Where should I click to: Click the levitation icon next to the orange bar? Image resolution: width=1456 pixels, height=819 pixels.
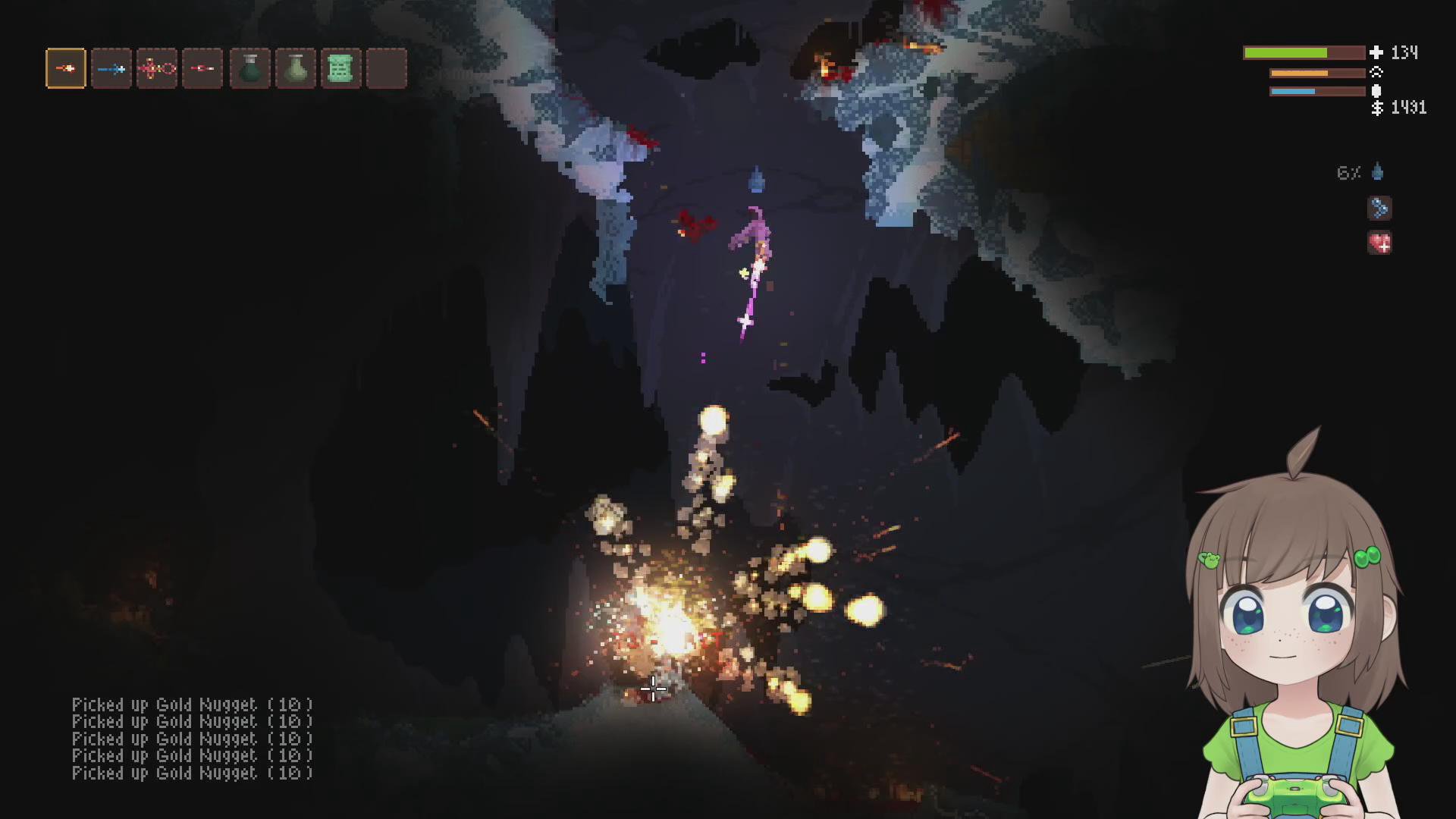click(x=1376, y=72)
